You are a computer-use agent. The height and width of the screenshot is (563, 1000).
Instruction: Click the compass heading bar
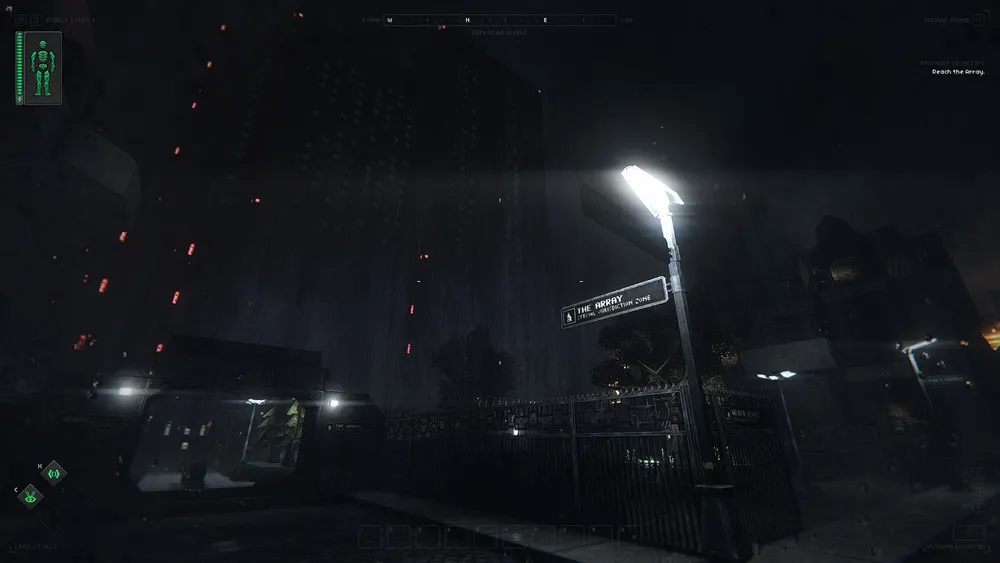point(500,20)
